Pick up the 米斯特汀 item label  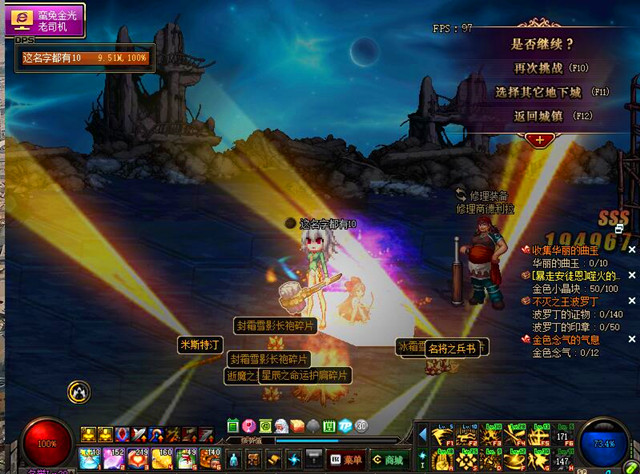coord(199,345)
